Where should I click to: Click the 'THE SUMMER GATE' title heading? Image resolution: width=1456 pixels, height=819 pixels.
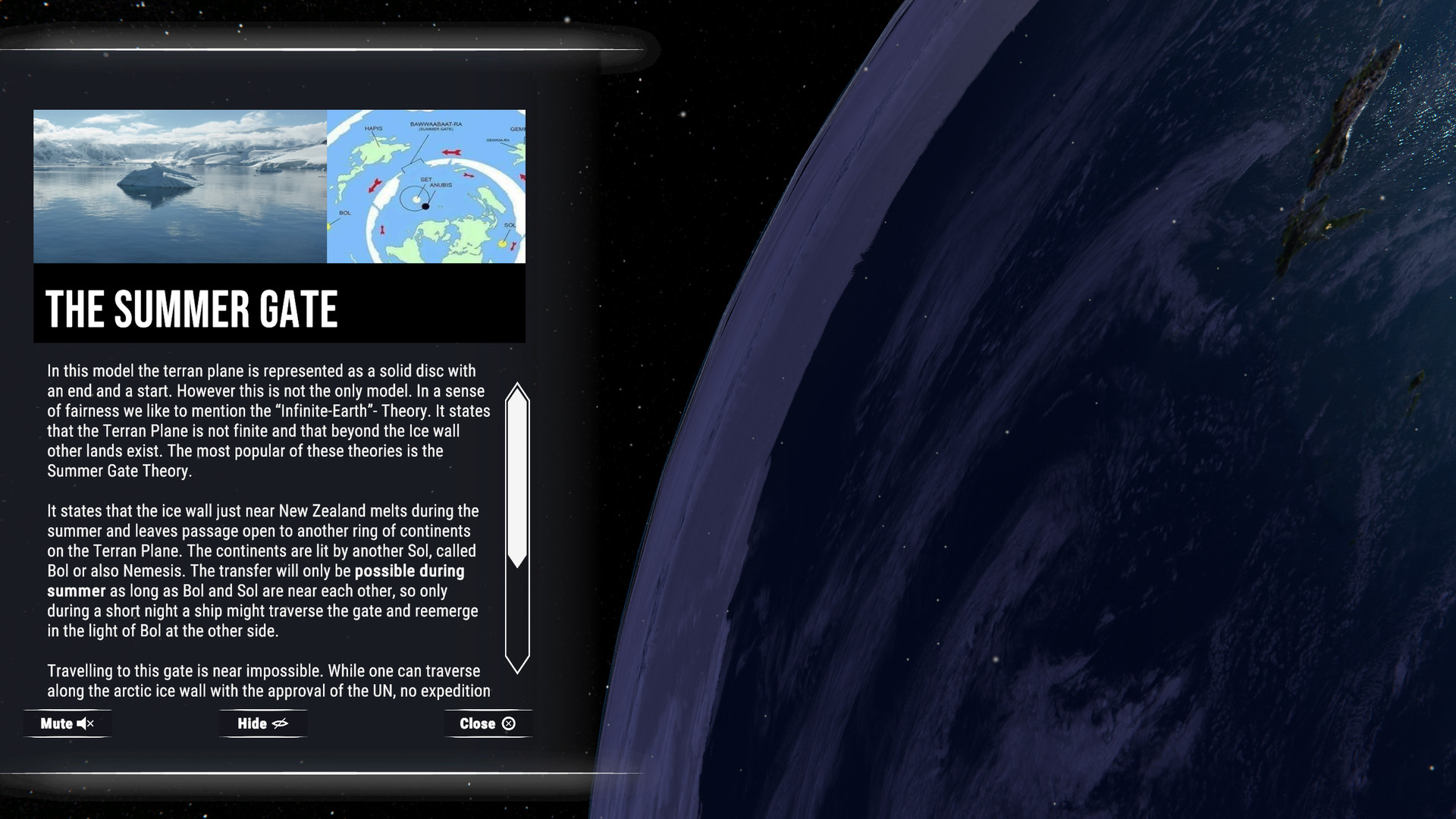click(193, 308)
